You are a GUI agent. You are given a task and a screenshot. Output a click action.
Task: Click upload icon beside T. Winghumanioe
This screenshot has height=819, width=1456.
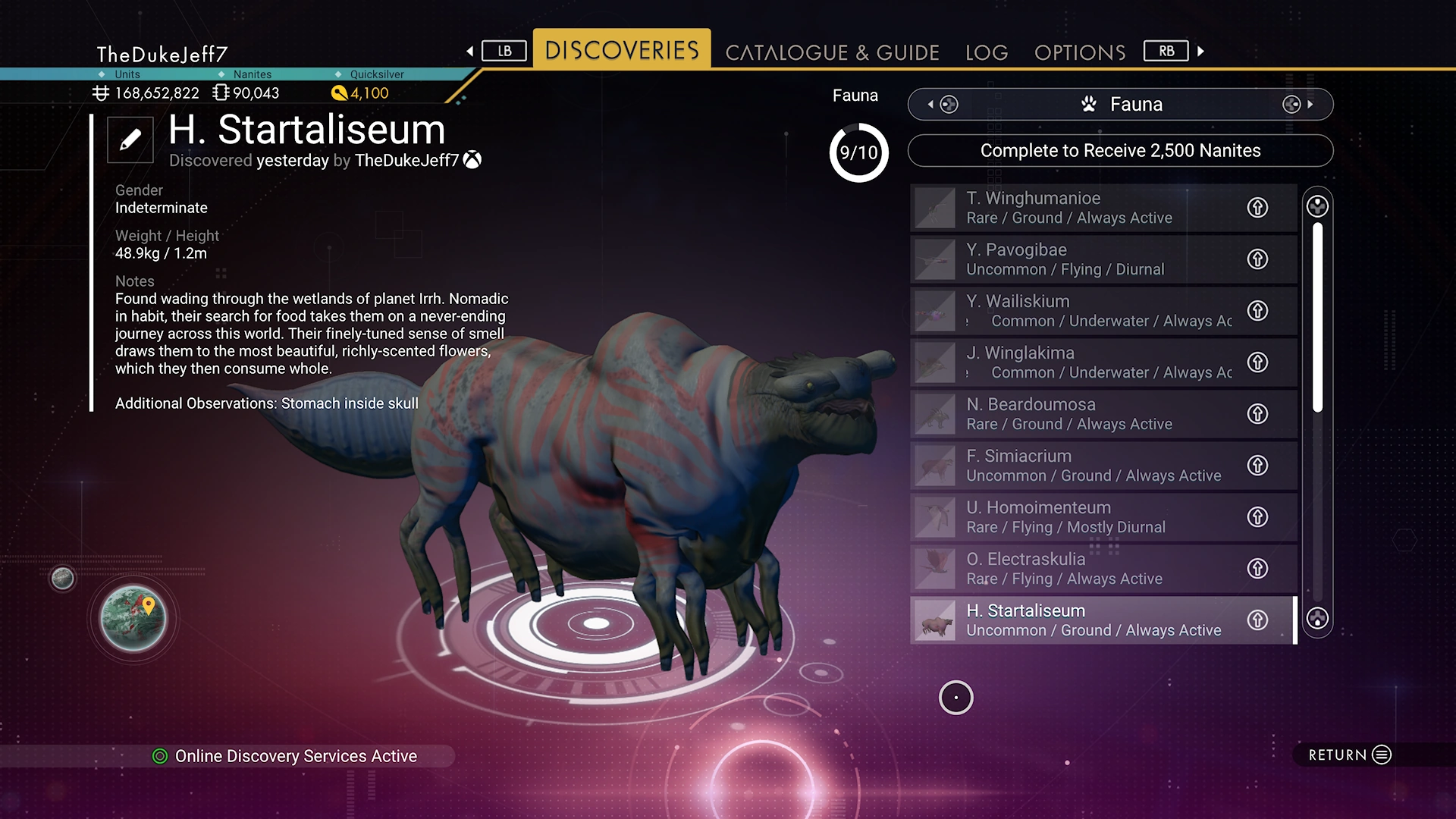click(x=1257, y=208)
